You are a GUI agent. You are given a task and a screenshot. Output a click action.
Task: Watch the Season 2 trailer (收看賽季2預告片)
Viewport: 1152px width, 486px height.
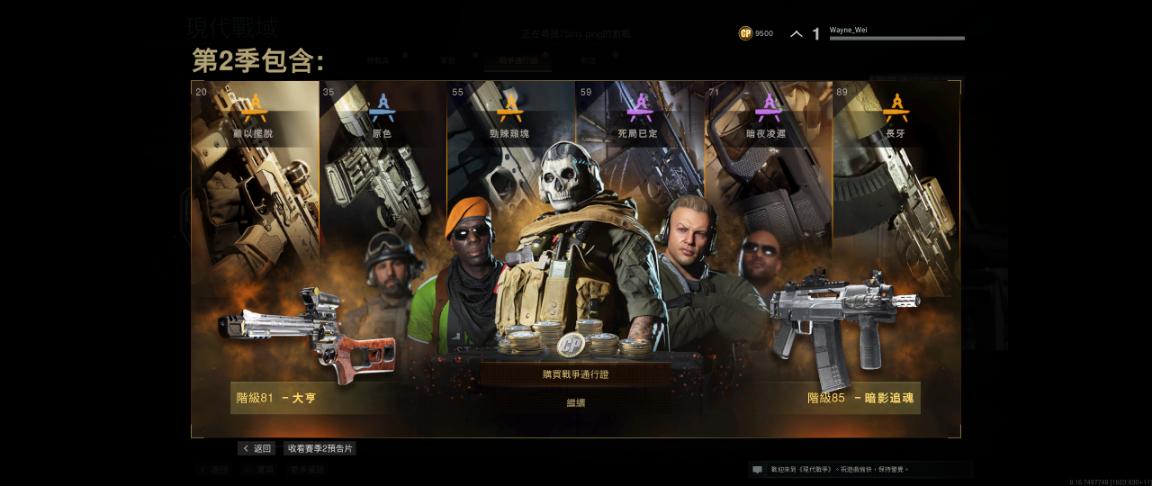coord(320,449)
